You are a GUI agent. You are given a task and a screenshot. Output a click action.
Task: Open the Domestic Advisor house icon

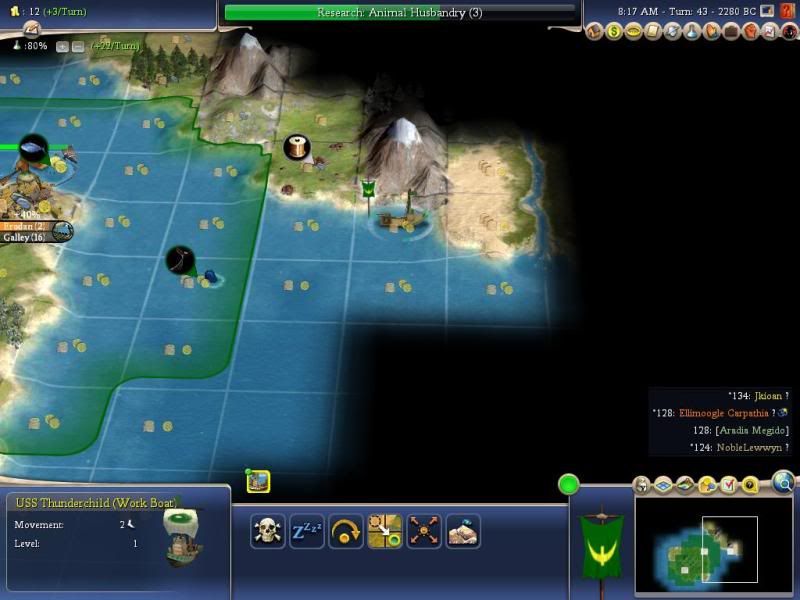[x=595, y=32]
